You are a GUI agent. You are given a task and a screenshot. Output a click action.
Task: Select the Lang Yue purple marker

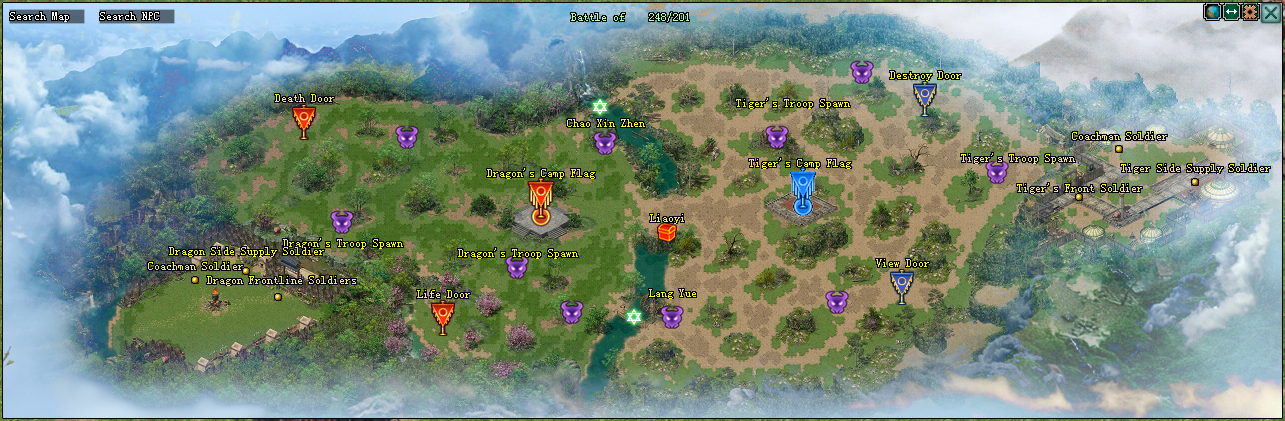(x=672, y=317)
